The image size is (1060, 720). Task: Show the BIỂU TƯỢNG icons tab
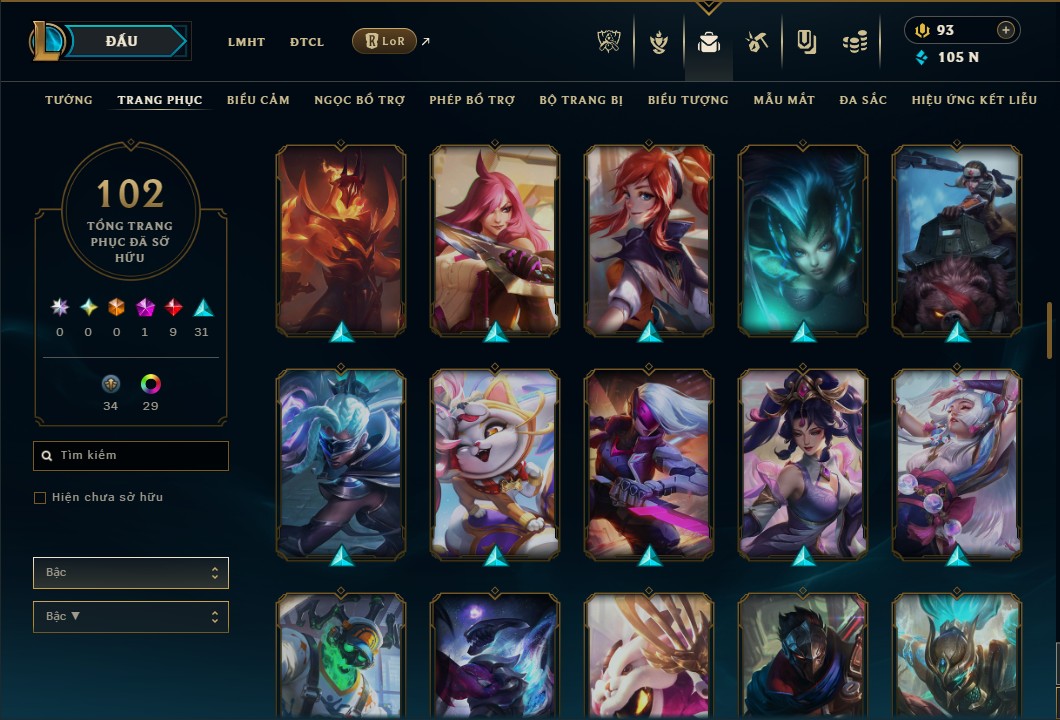click(x=688, y=100)
